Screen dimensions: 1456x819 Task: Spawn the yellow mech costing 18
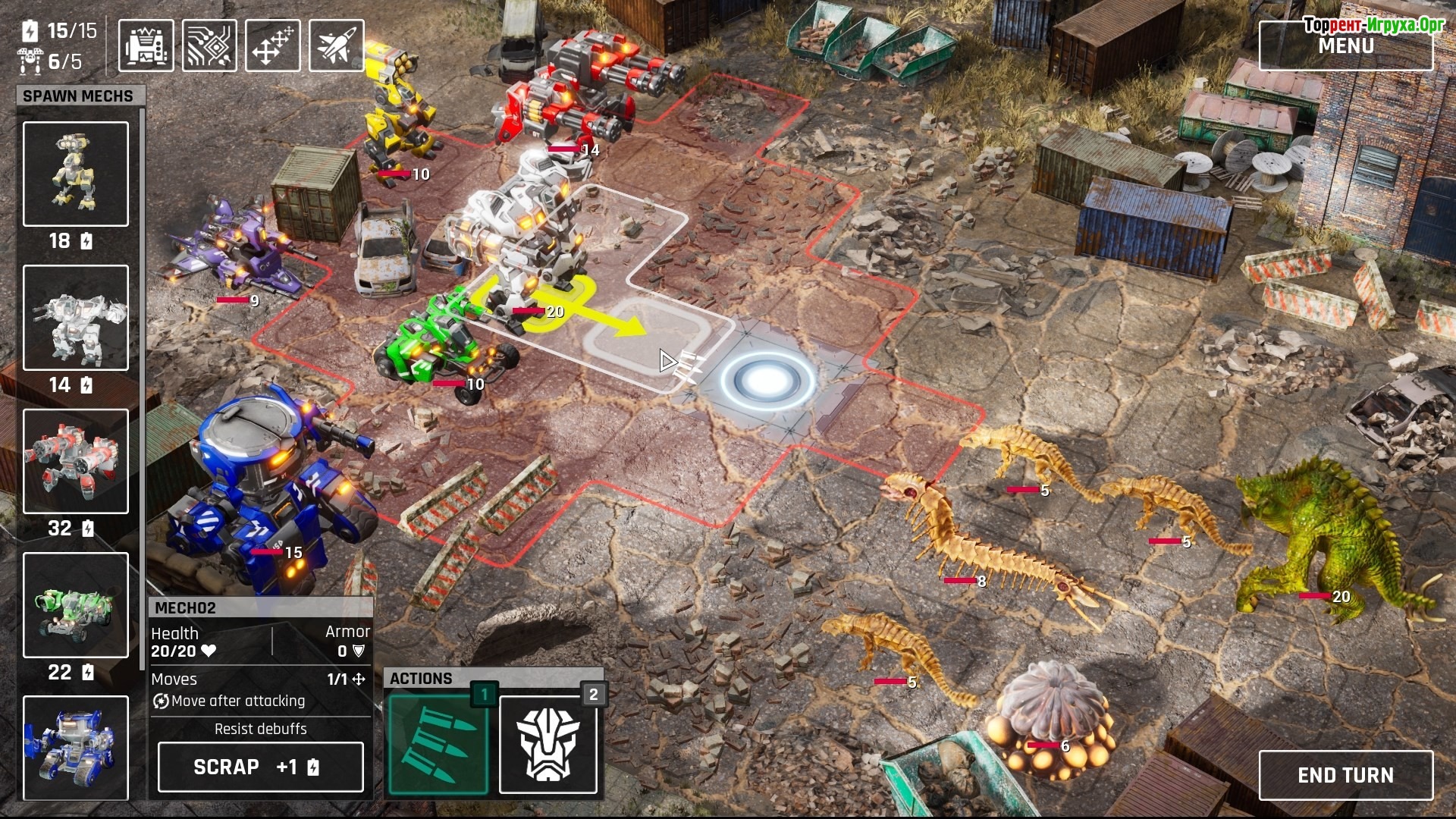point(76,174)
